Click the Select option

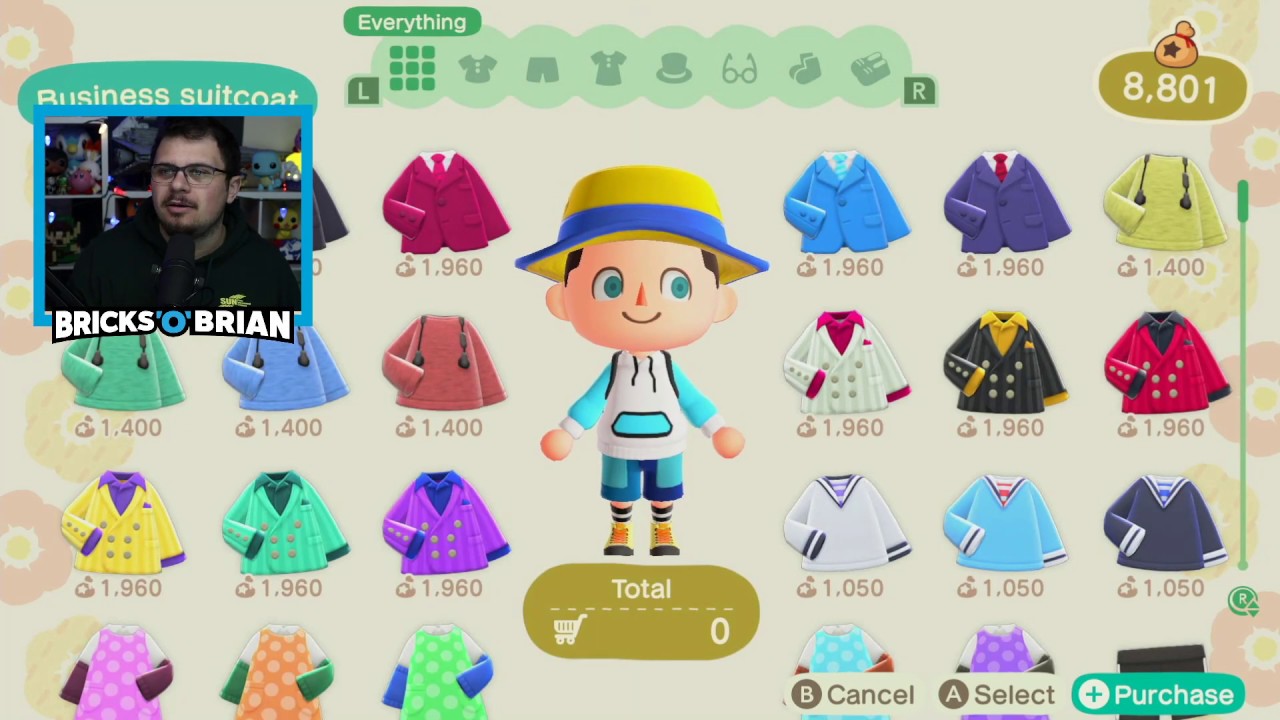coord(998,694)
